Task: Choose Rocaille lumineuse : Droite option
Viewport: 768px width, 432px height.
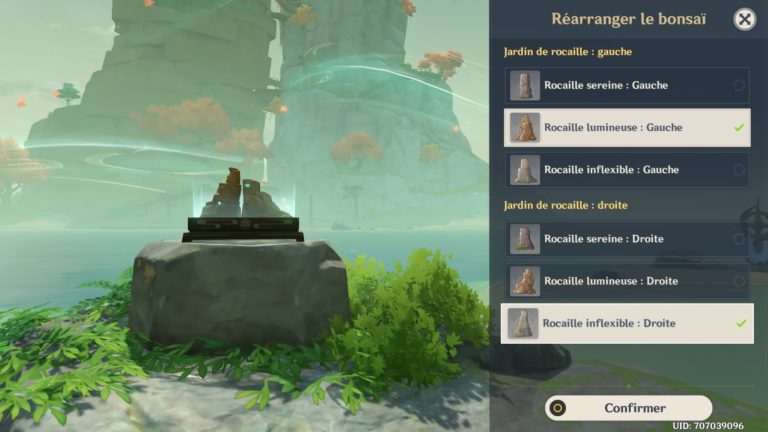Action: click(x=627, y=281)
